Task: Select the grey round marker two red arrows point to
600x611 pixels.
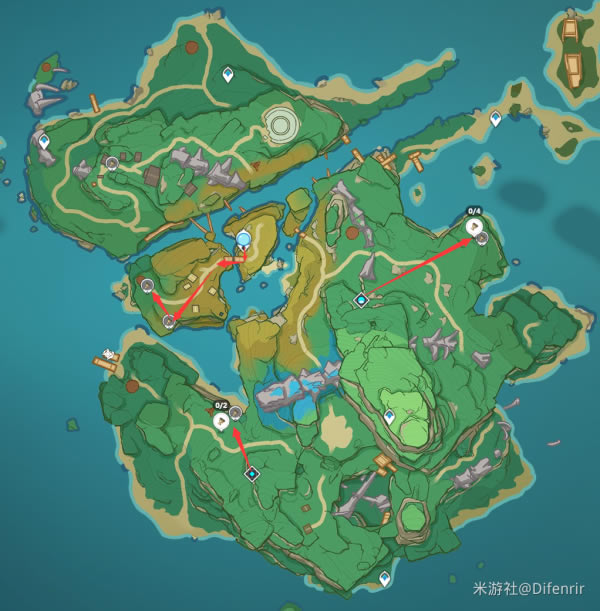Action: click(x=169, y=322)
